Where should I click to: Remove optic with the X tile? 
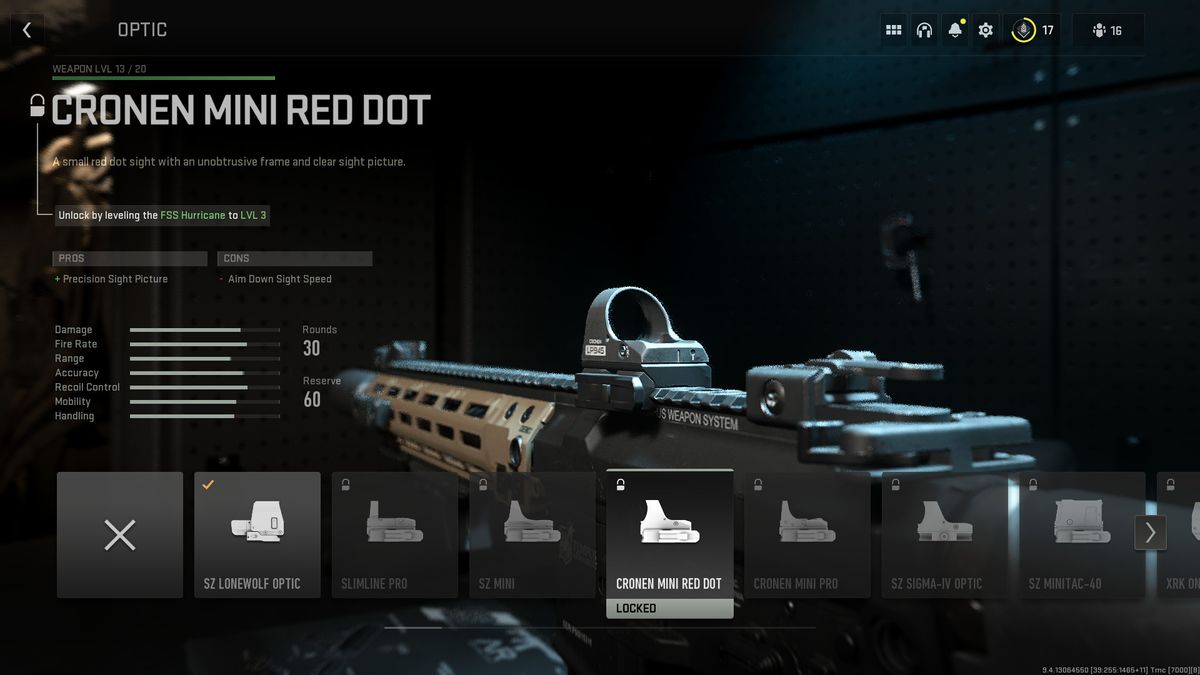tap(120, 535)
